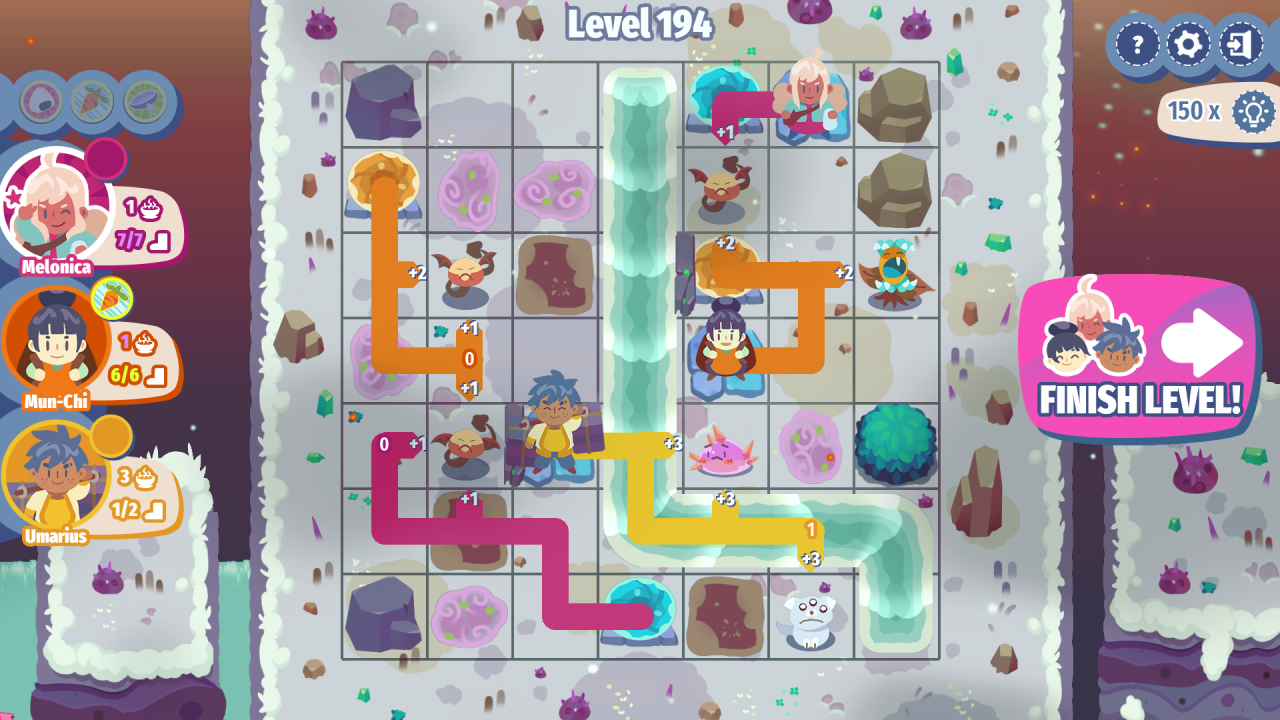This screenshot has height=720, width=1280.
Task: Use a lightbulb hint
Action: (x=1252, y=111)
